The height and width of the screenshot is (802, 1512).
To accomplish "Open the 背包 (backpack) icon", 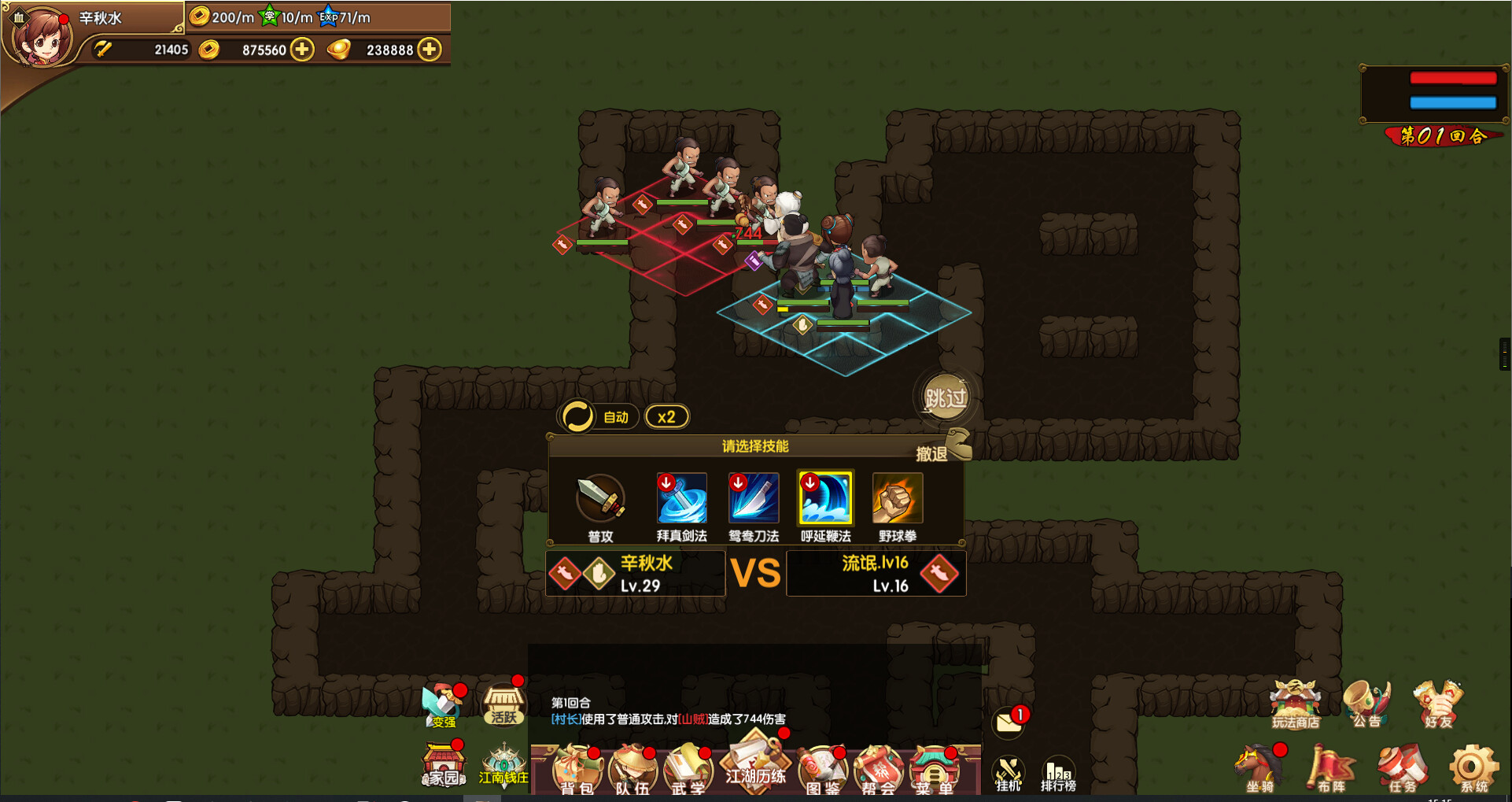I will pyautogui.click(x=578, y=767).
